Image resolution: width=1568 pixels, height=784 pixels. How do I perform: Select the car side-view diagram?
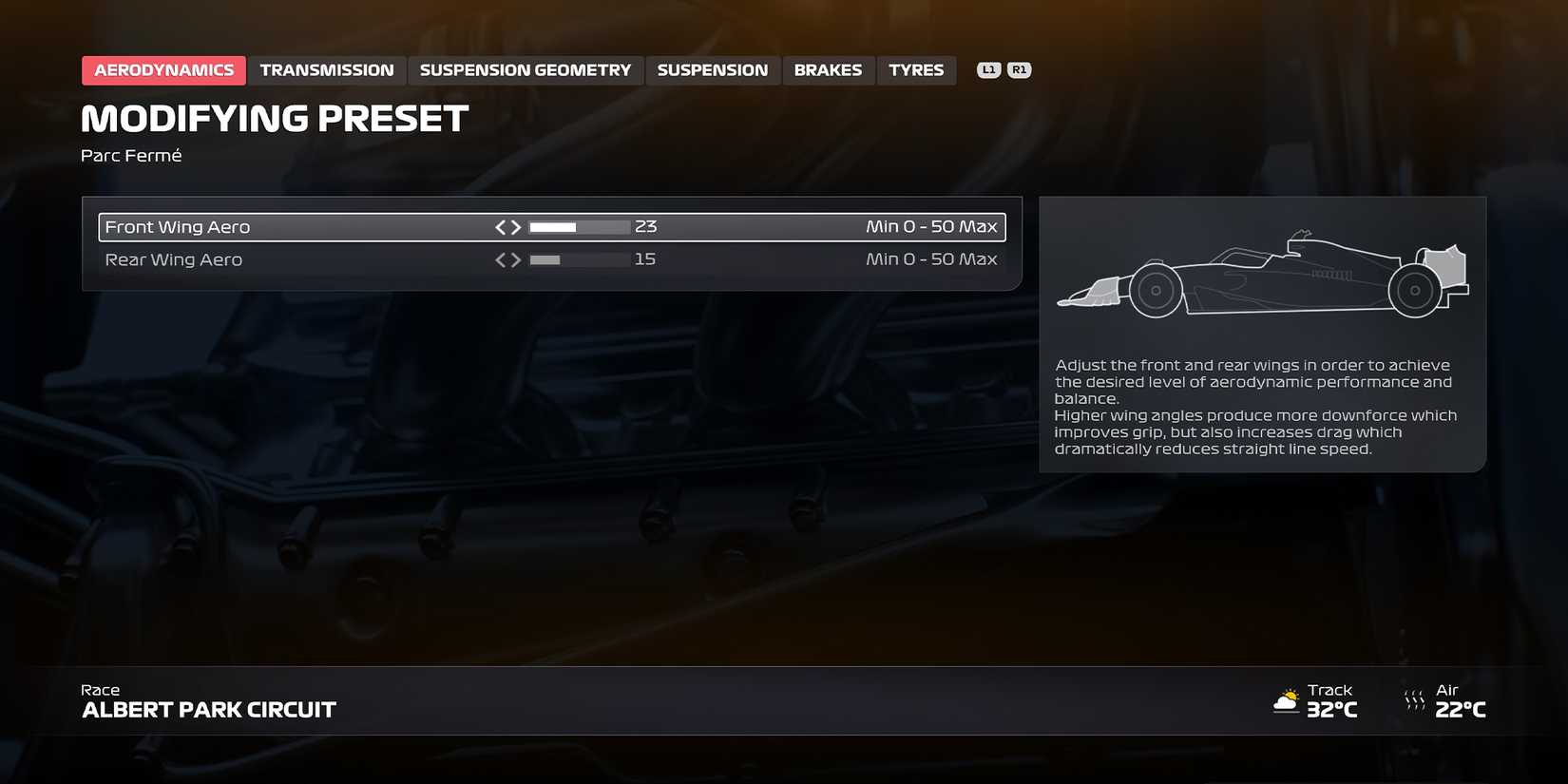pos(1262,280)
